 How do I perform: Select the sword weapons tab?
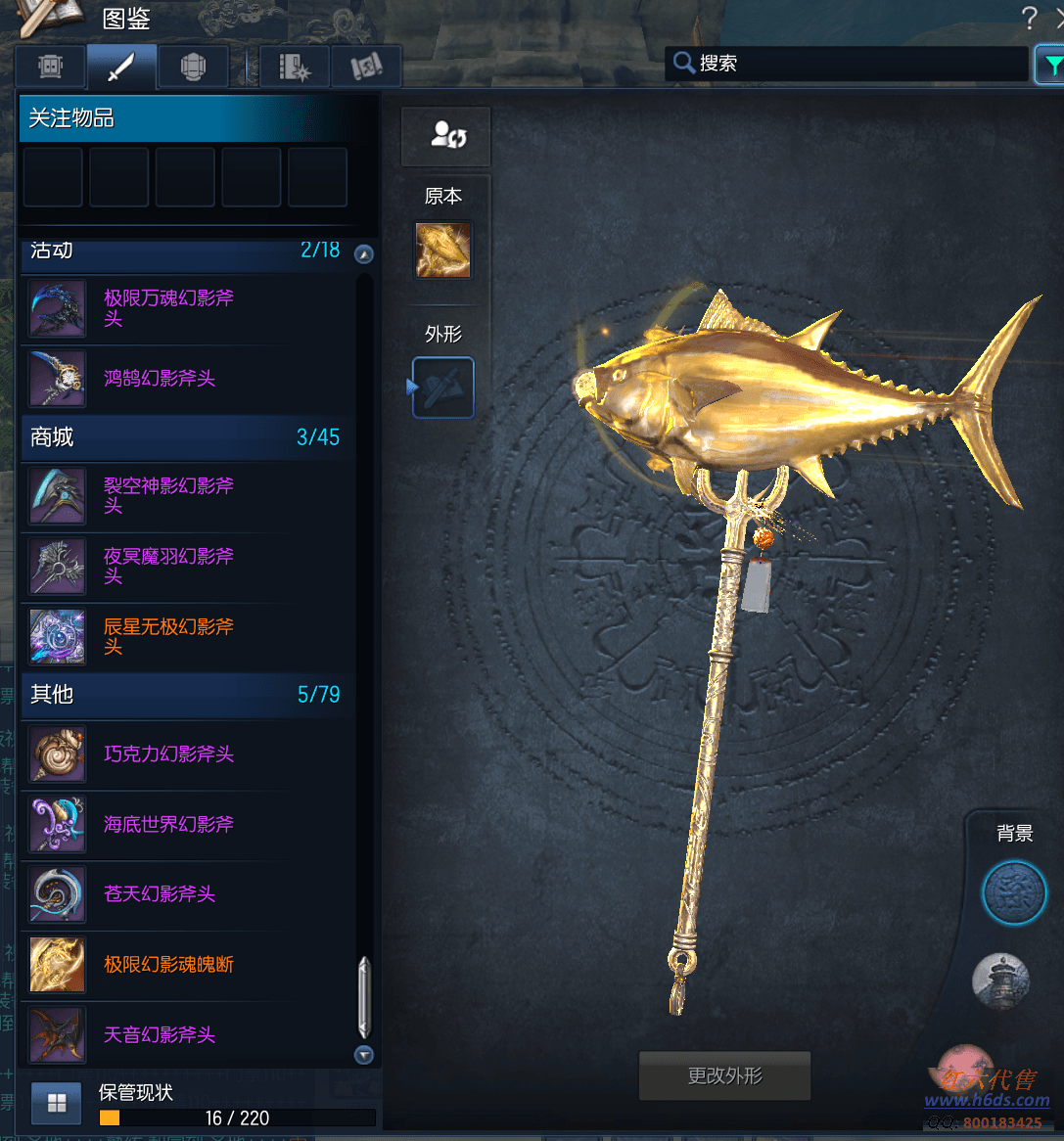pyautogui.click(x=121, y=67)
